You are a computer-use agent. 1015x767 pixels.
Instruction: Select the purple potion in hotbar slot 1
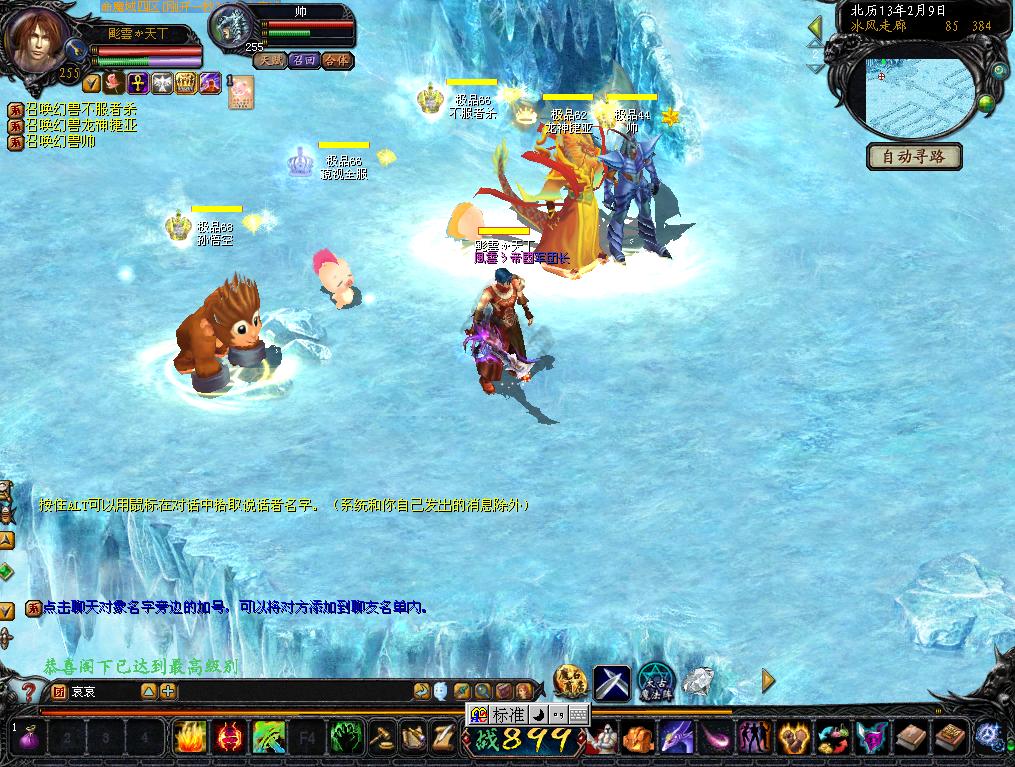(28, 738)
